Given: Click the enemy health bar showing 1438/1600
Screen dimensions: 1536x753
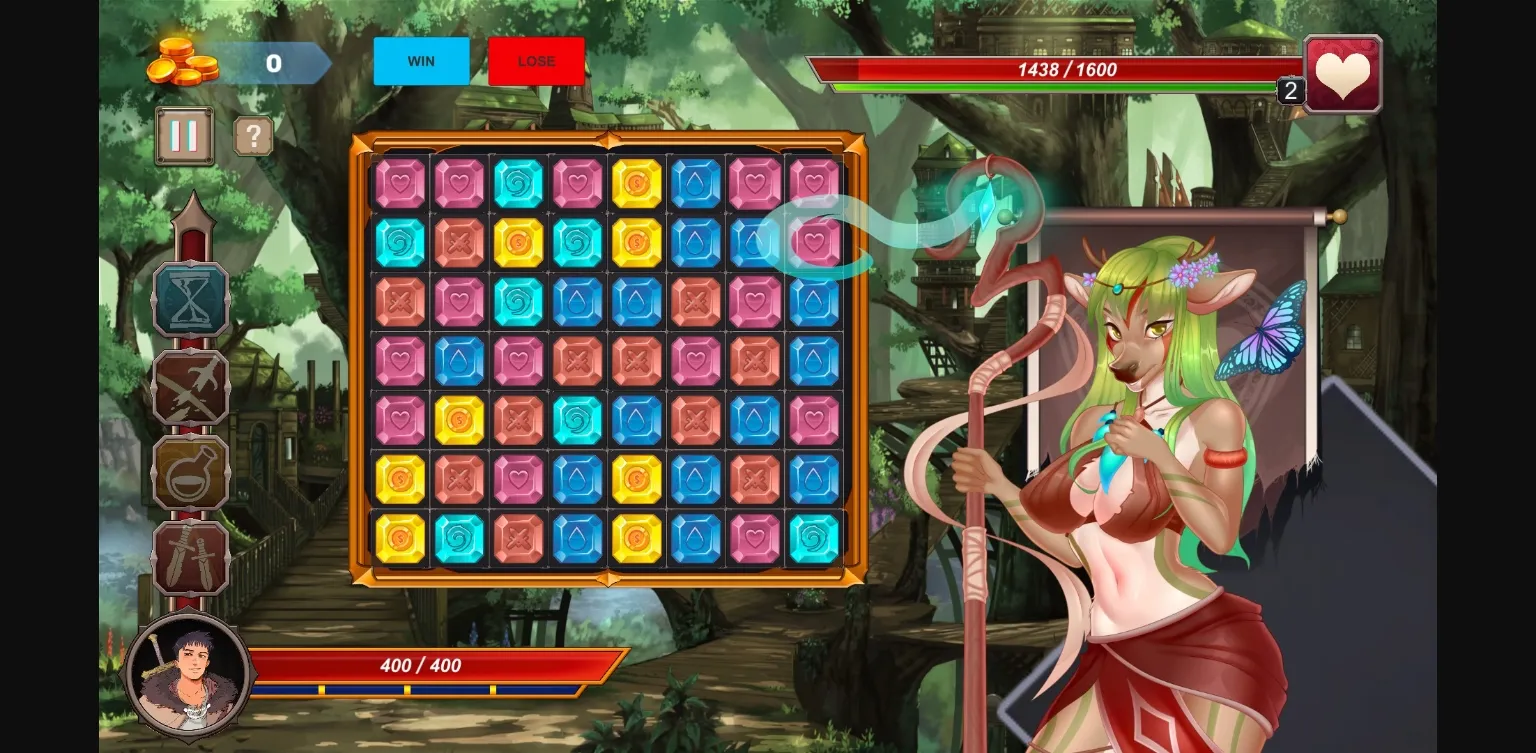Looking at the screenshot, I should (x=1063, y=70).
